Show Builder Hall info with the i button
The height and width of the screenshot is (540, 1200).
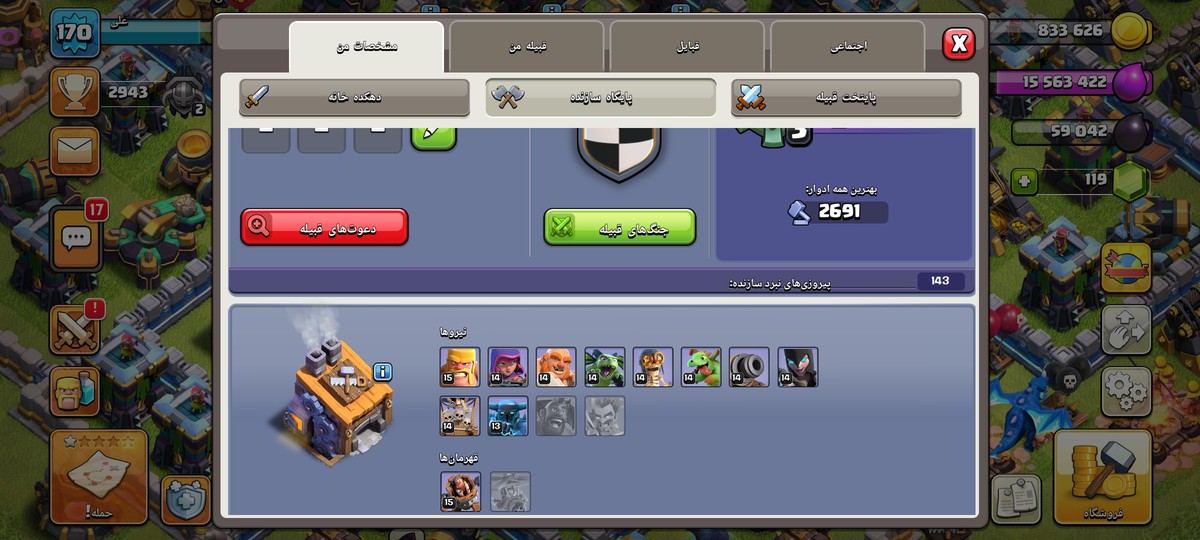pyautogui.click(x=382, y=372)
